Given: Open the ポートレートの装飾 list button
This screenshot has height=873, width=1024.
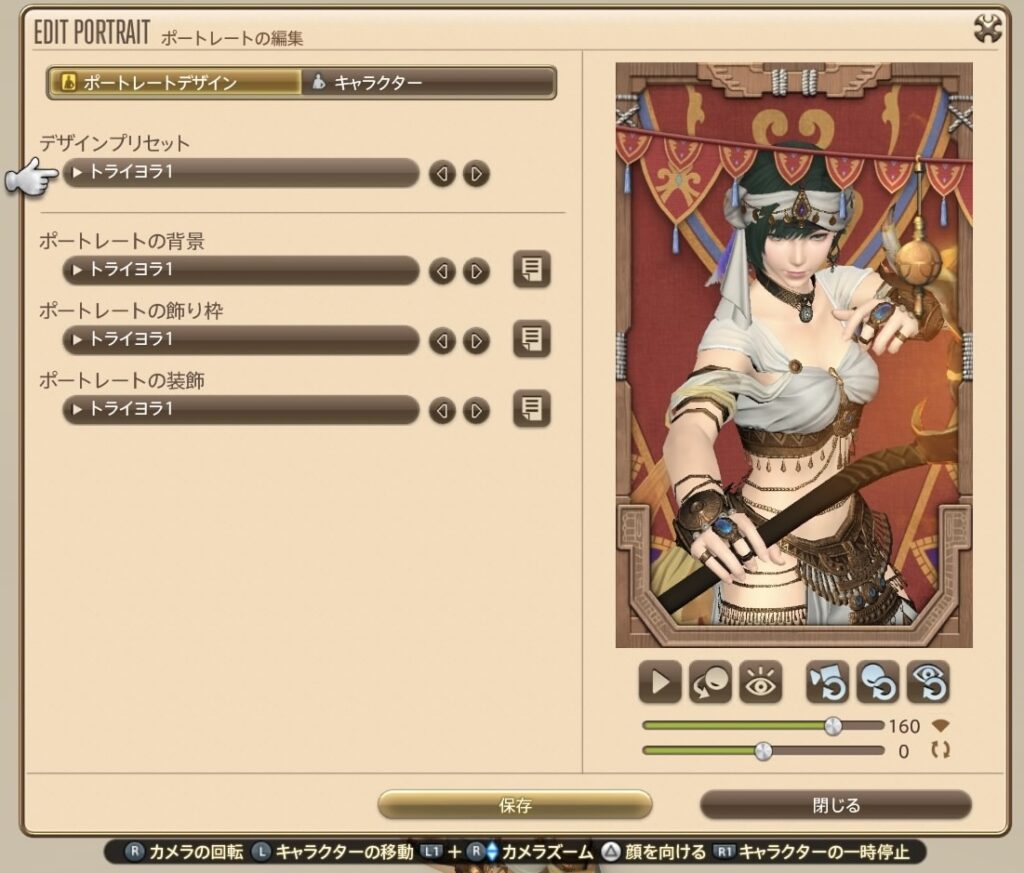Looking at the screenshot, I should coord(532,409).
